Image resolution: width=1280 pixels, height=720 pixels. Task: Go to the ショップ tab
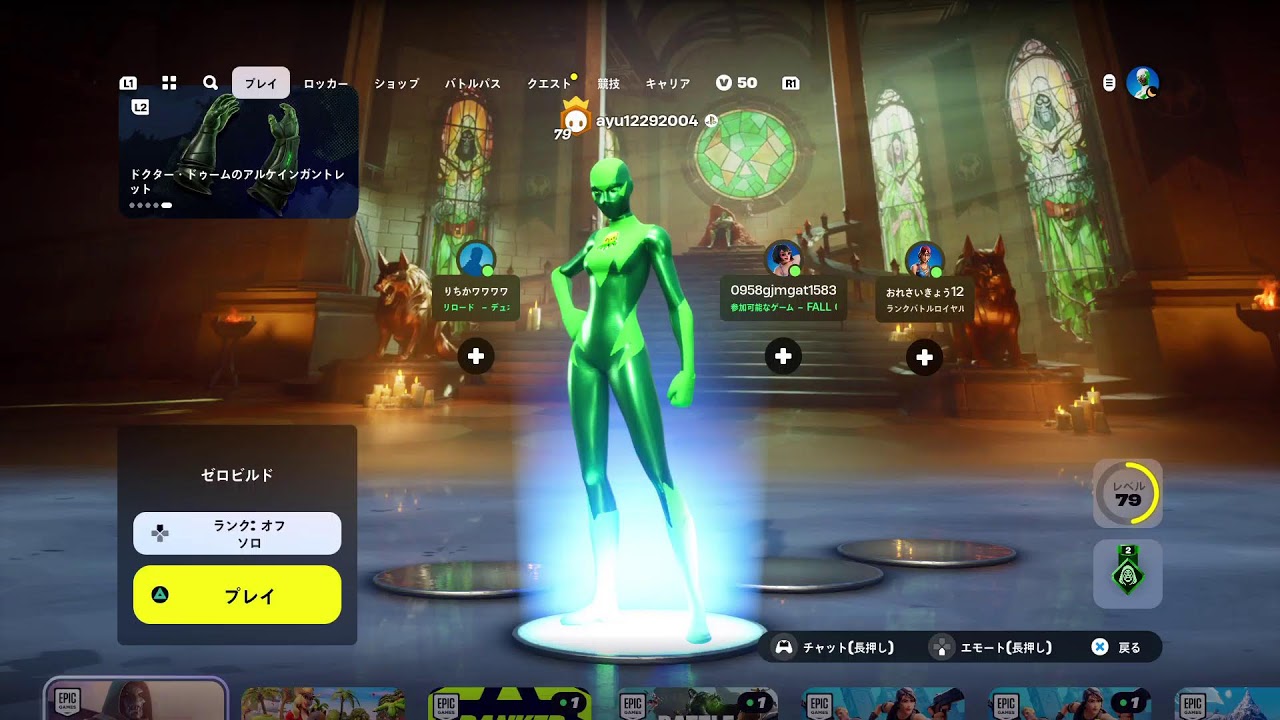point(396,84)
